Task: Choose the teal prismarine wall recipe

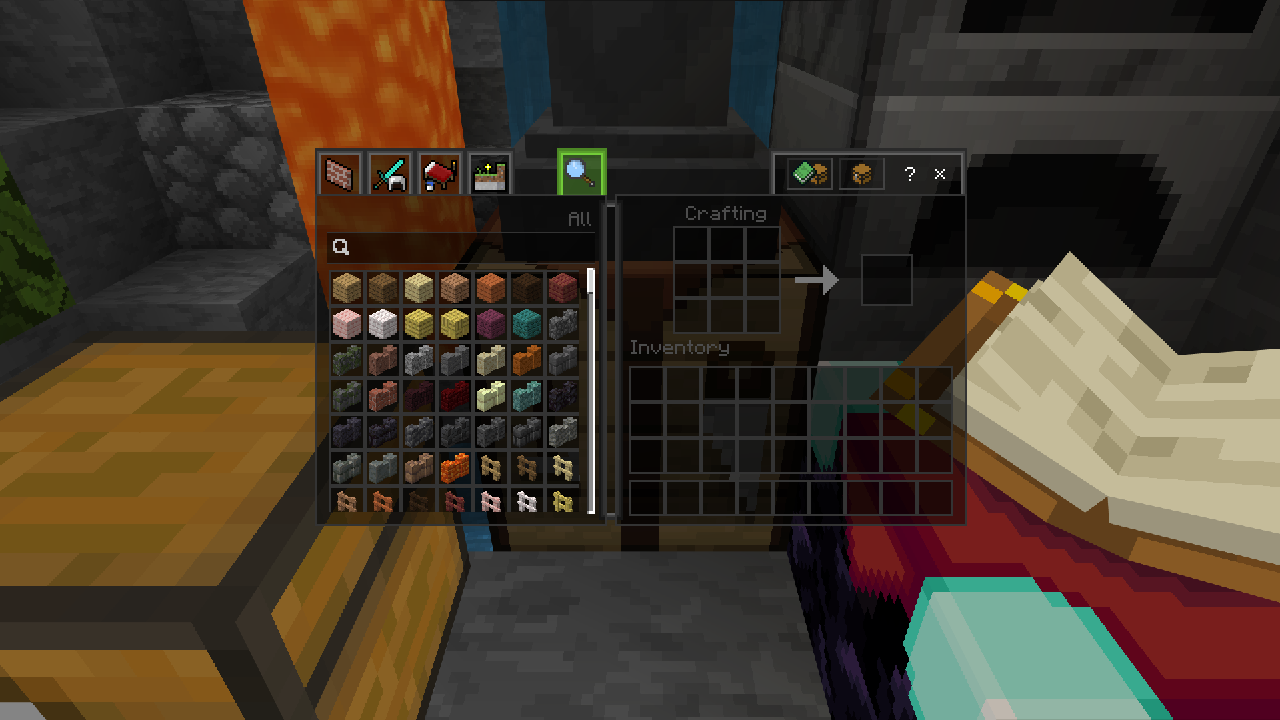Action: pos(526,396)
